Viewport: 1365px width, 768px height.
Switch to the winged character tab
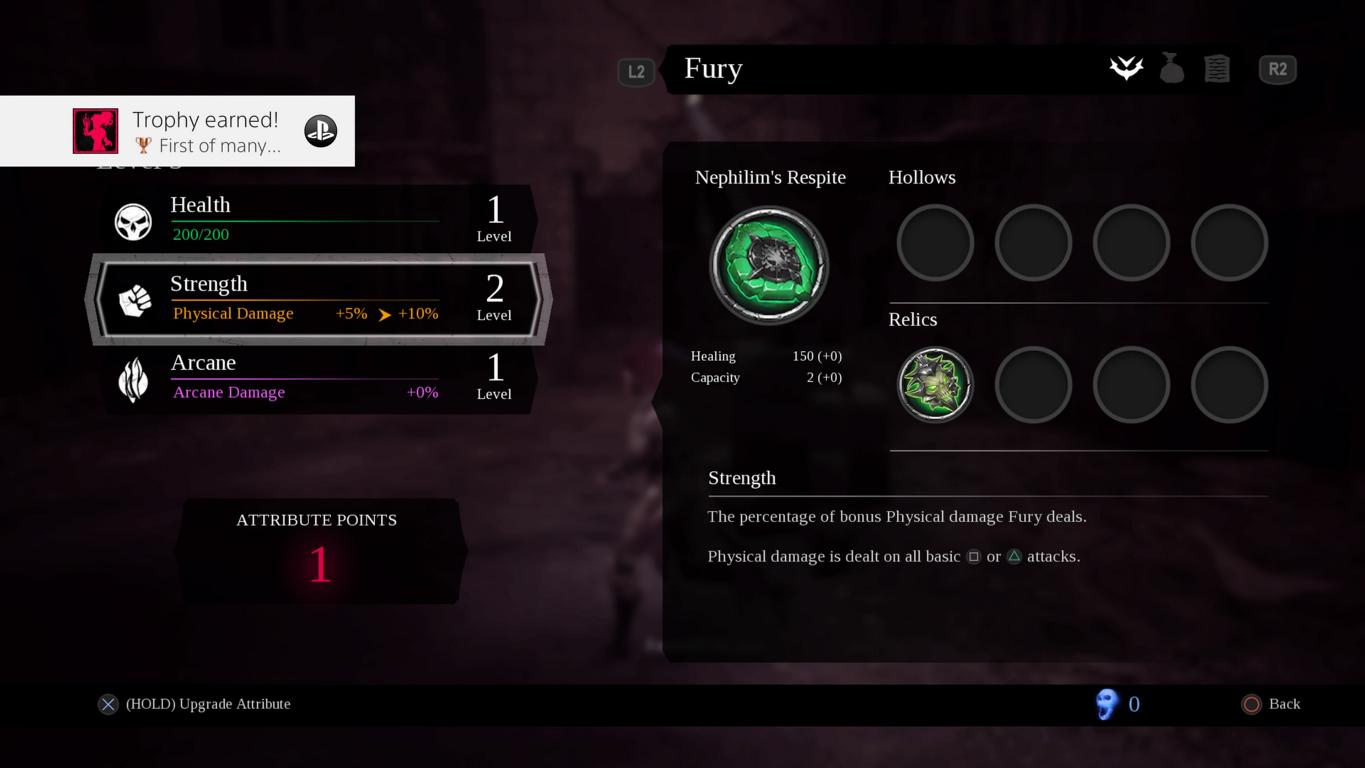point(1126,69)
